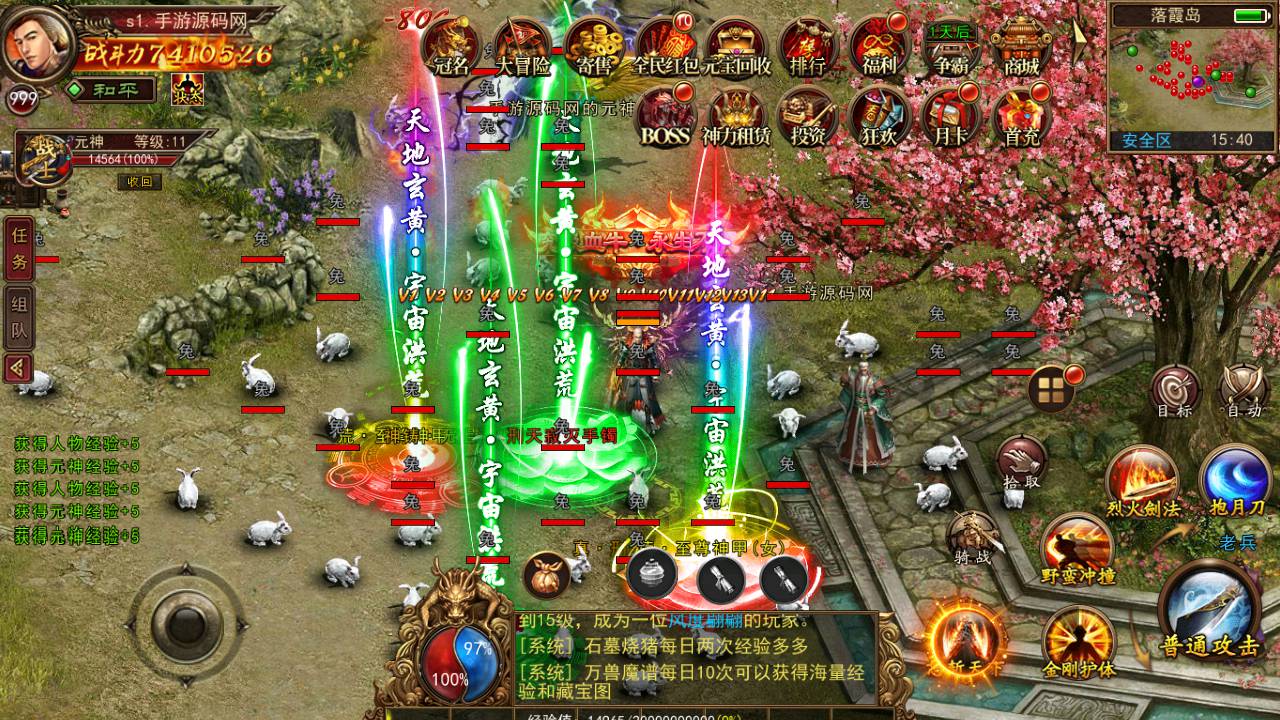Open the 排行 ranking menu
This screenshot has height=720, width=1280.
coord(807,47)
